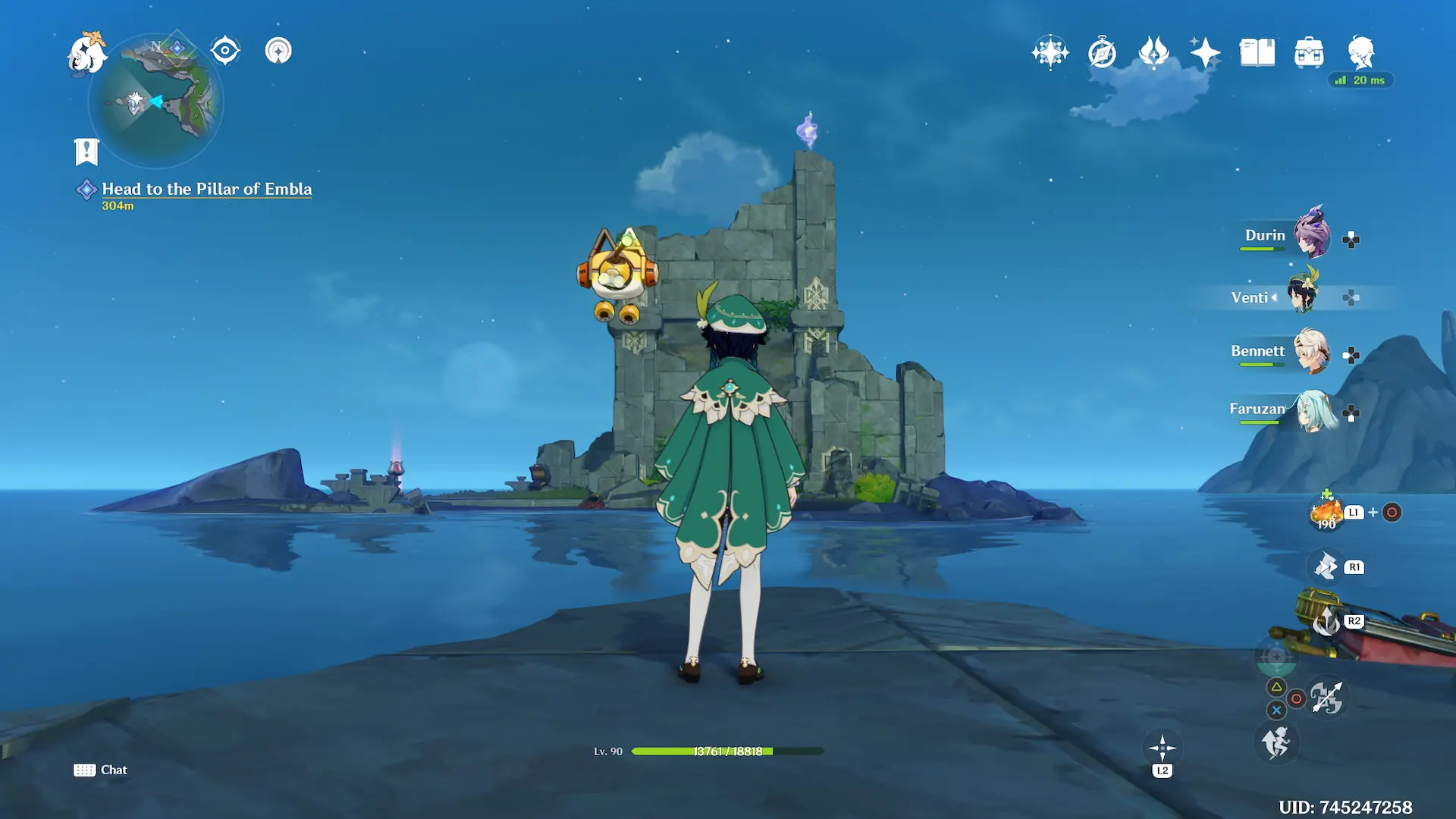Open the Chat box

[101, 770]
